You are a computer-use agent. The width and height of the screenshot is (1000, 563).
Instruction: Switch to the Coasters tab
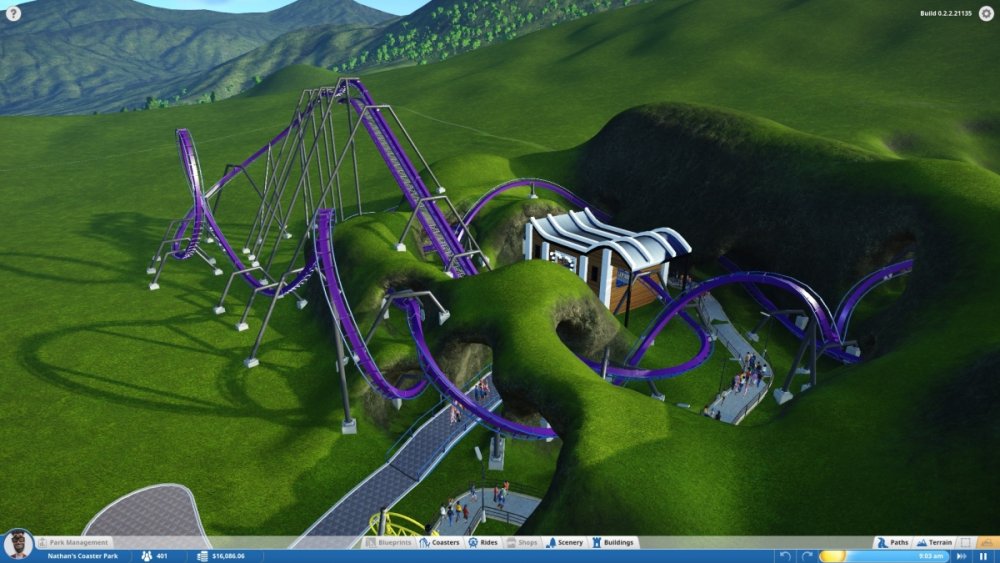click(439, 543)
